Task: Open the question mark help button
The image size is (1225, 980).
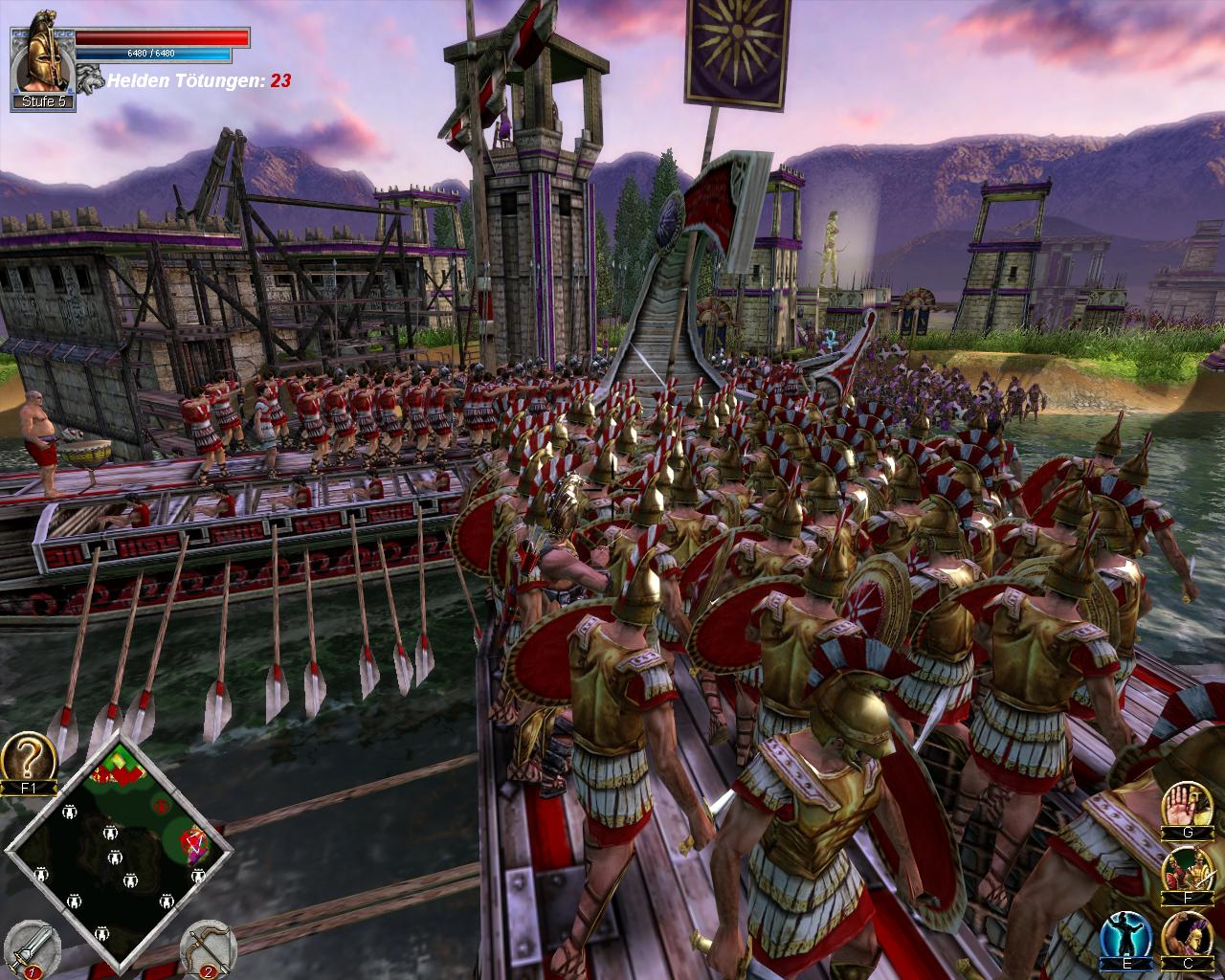Action: (x=27, y=756)
